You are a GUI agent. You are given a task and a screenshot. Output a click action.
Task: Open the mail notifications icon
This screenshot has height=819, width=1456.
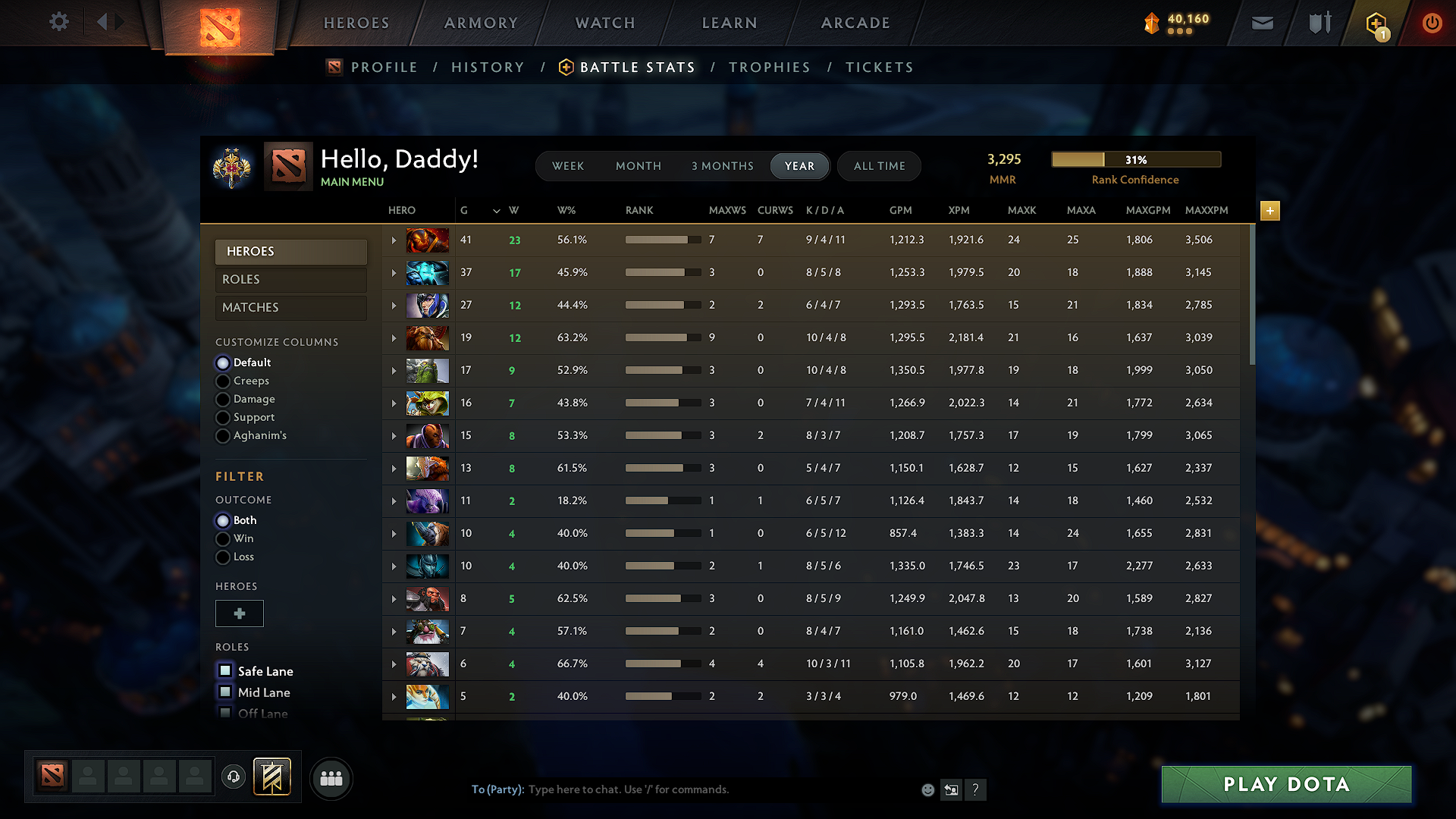point(1262,23)
